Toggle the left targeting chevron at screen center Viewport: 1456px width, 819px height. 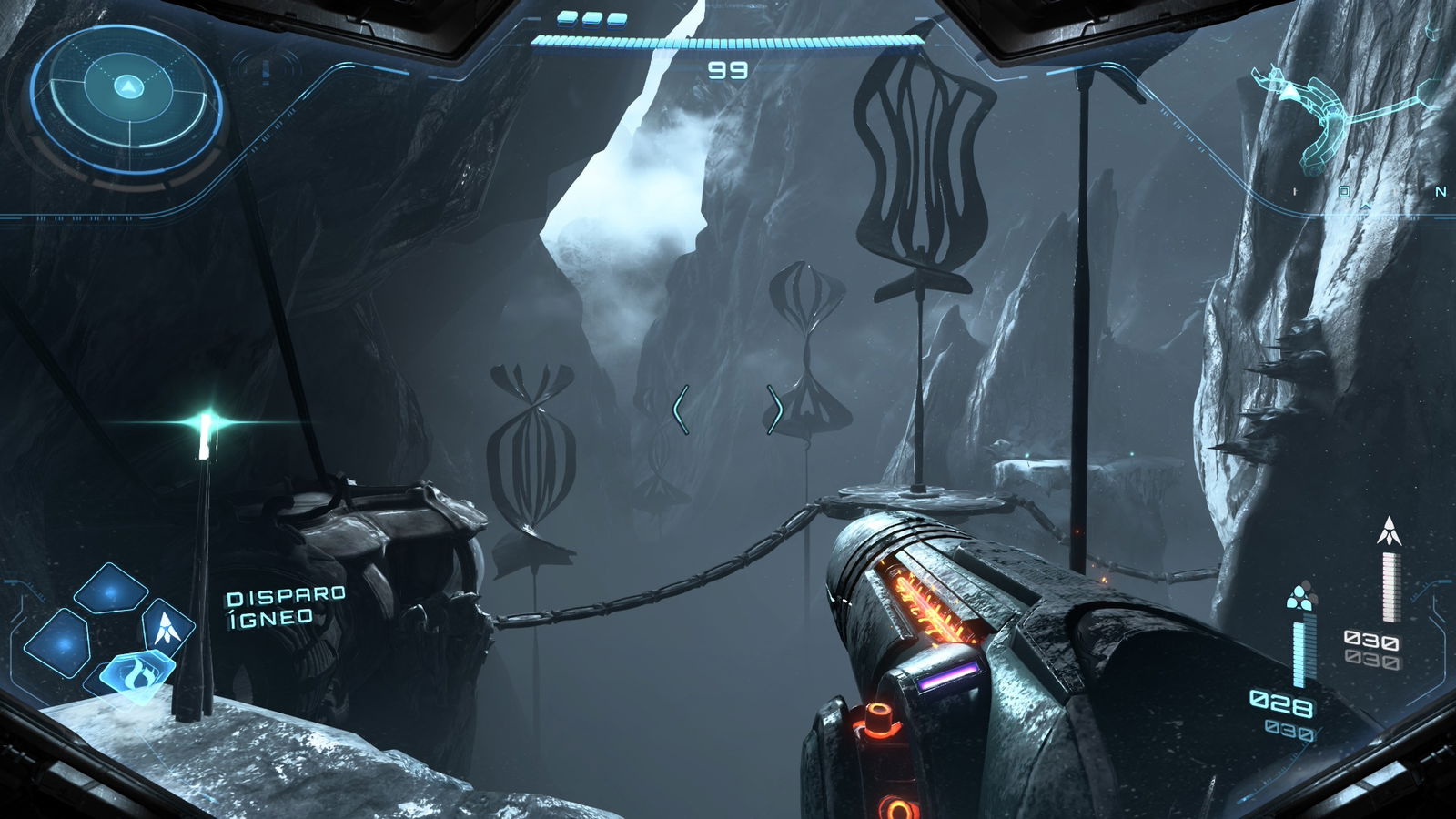point(680,409)
